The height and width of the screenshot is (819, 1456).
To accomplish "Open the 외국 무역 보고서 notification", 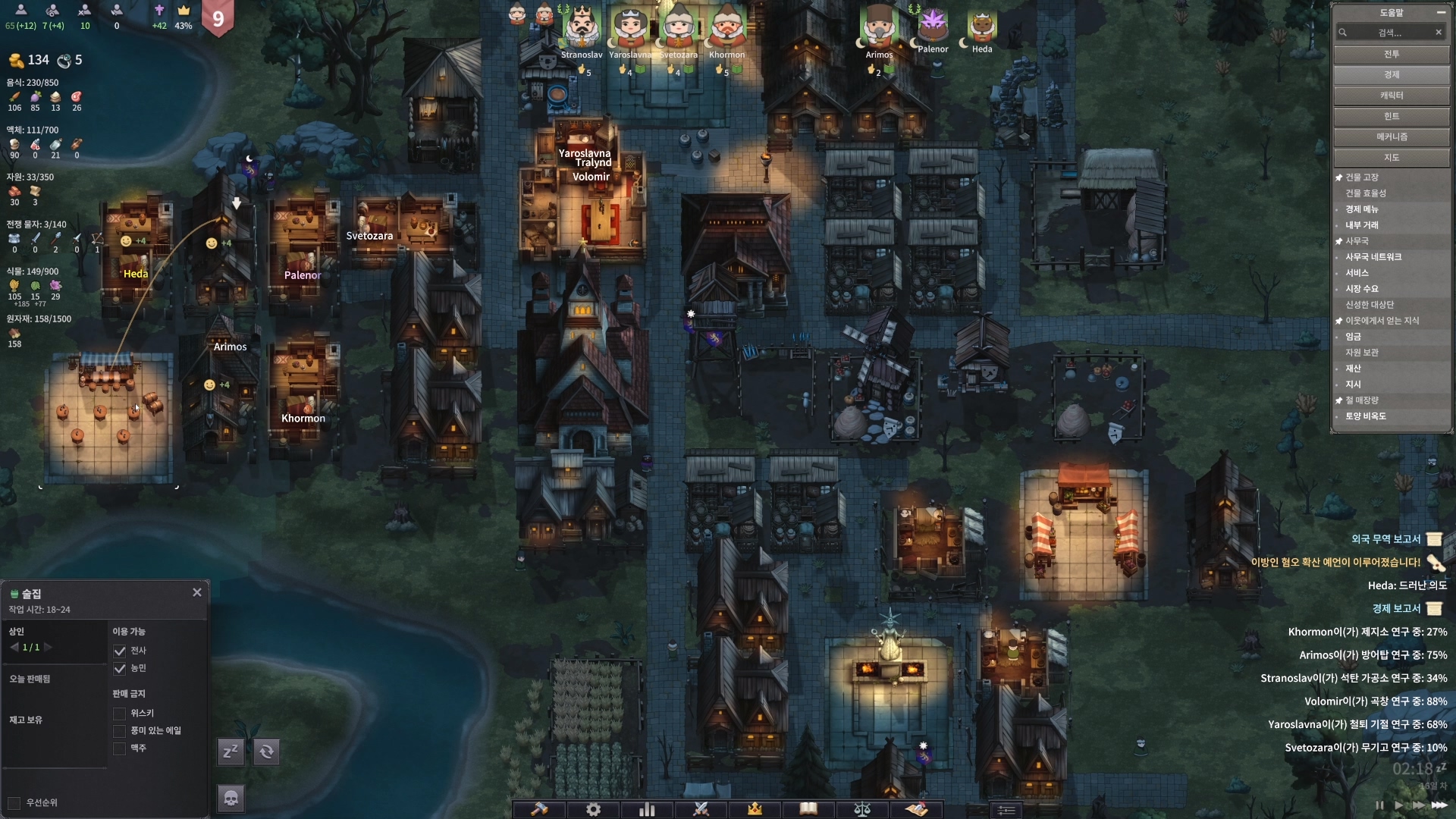I will [1385, 539].
